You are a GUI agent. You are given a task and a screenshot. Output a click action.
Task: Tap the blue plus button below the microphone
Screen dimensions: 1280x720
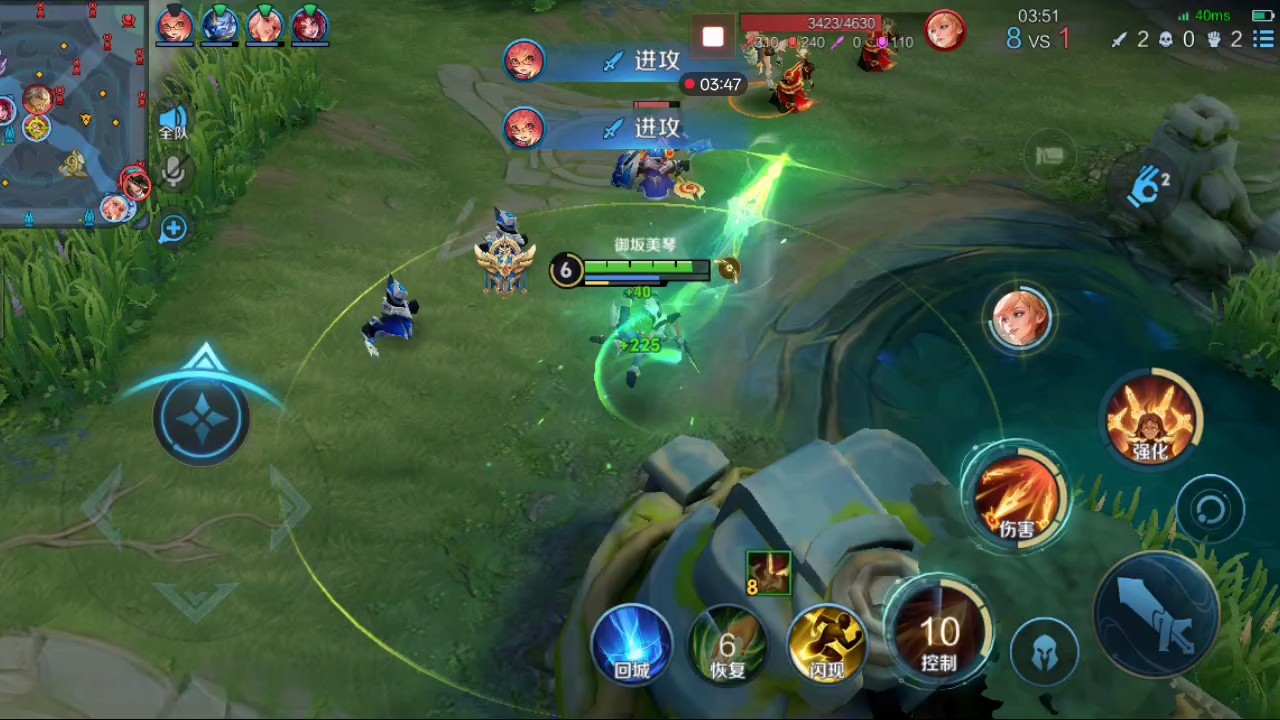[x=173, y=229]
